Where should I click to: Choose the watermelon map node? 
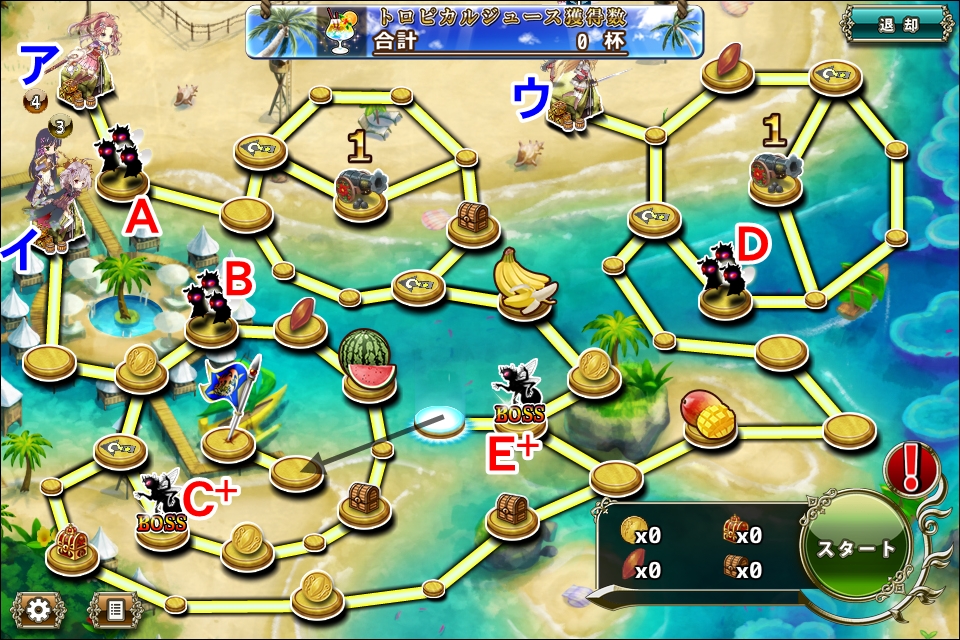367,363
